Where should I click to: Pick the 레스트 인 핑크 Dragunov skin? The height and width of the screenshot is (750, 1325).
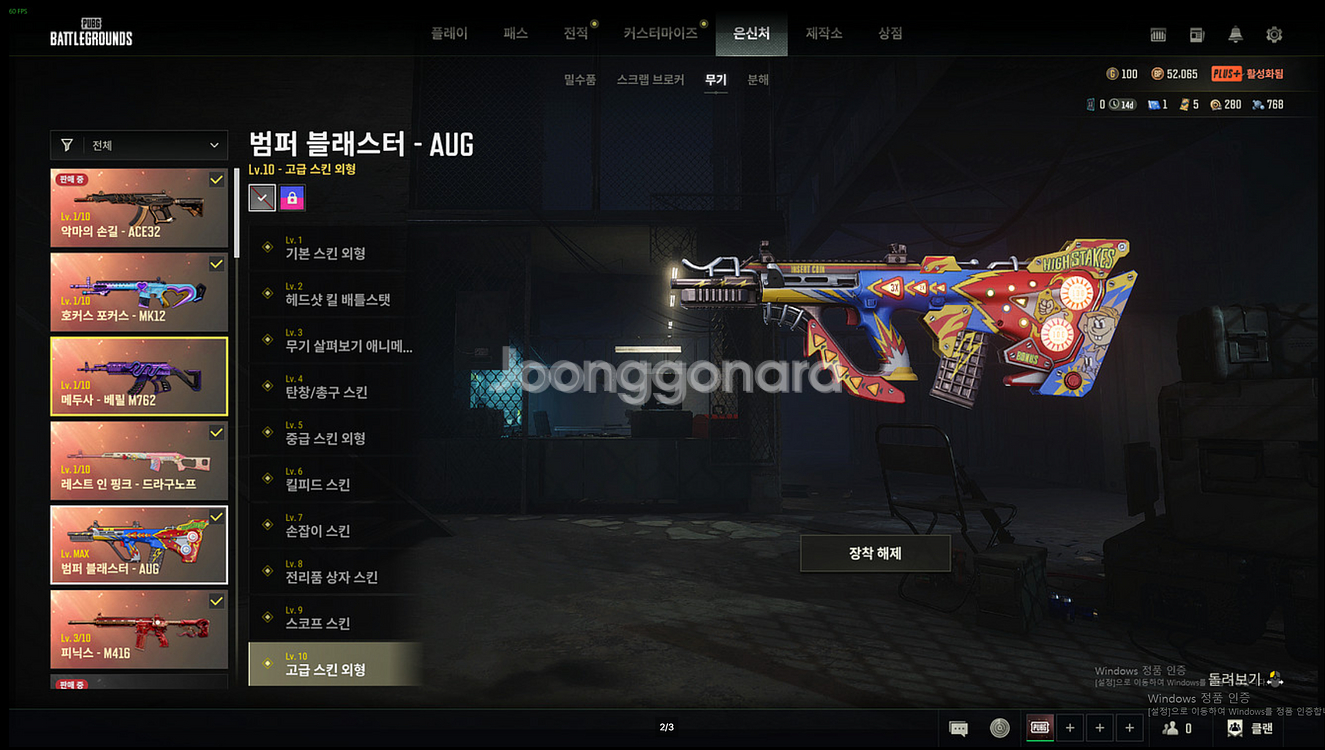coord(139,460)
